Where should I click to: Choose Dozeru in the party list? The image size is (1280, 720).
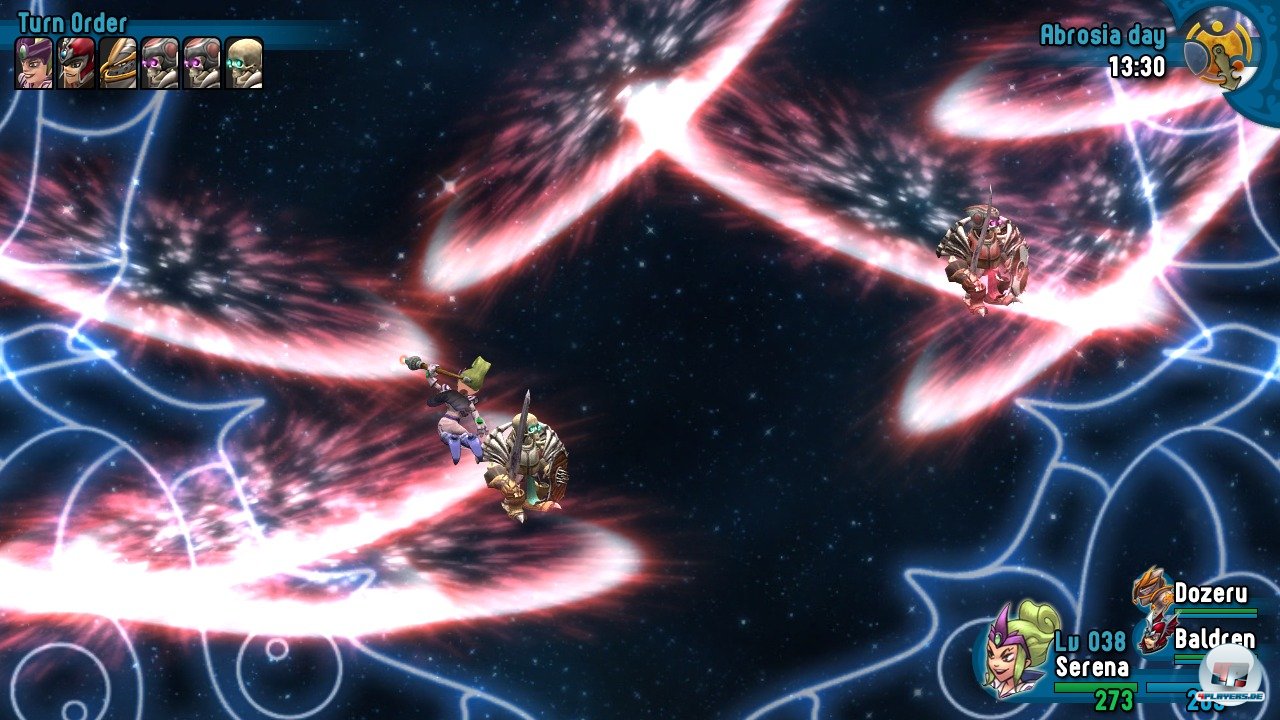point(1210,593)
